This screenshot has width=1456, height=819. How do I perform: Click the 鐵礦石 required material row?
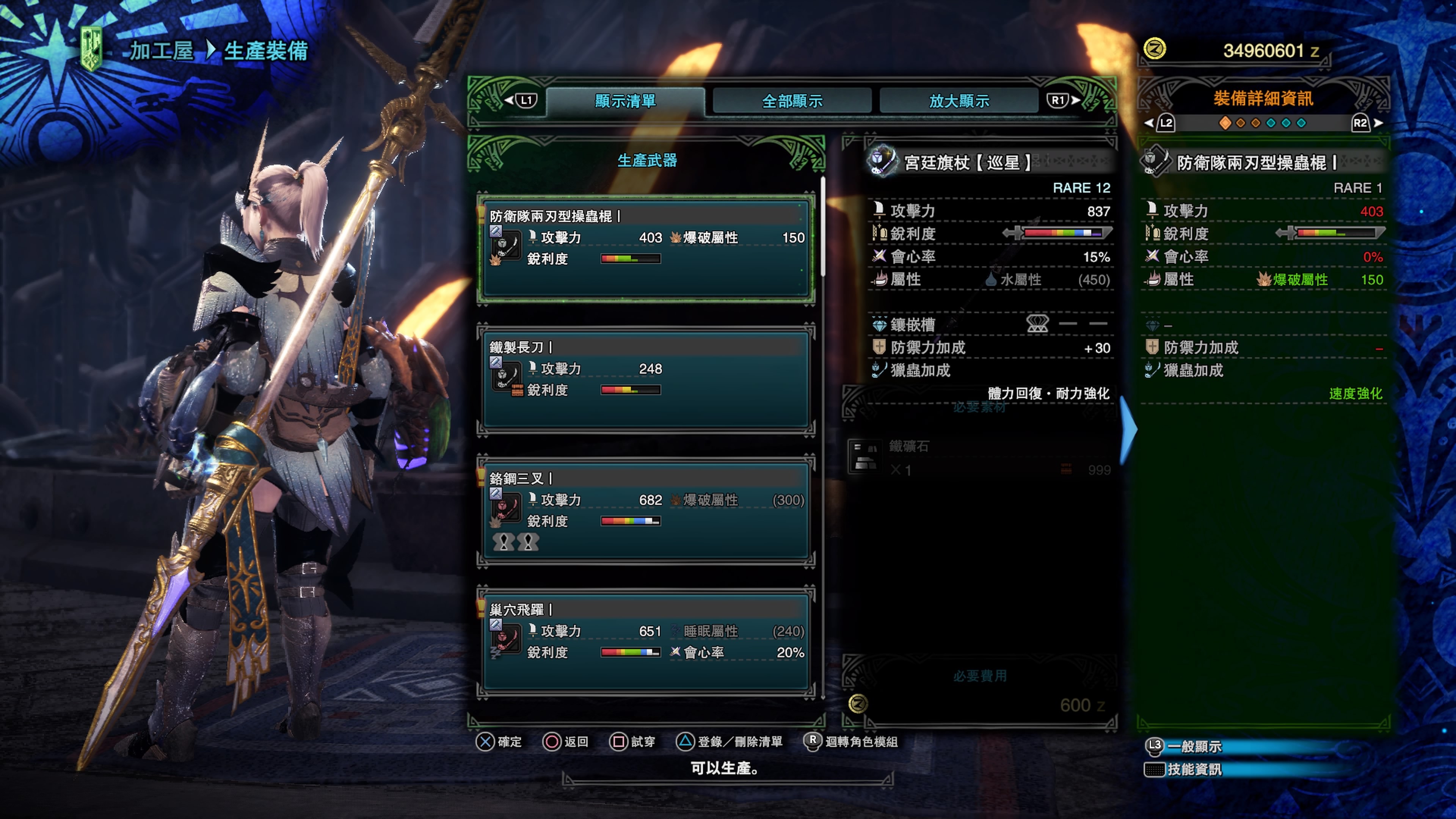click(980, 458)
